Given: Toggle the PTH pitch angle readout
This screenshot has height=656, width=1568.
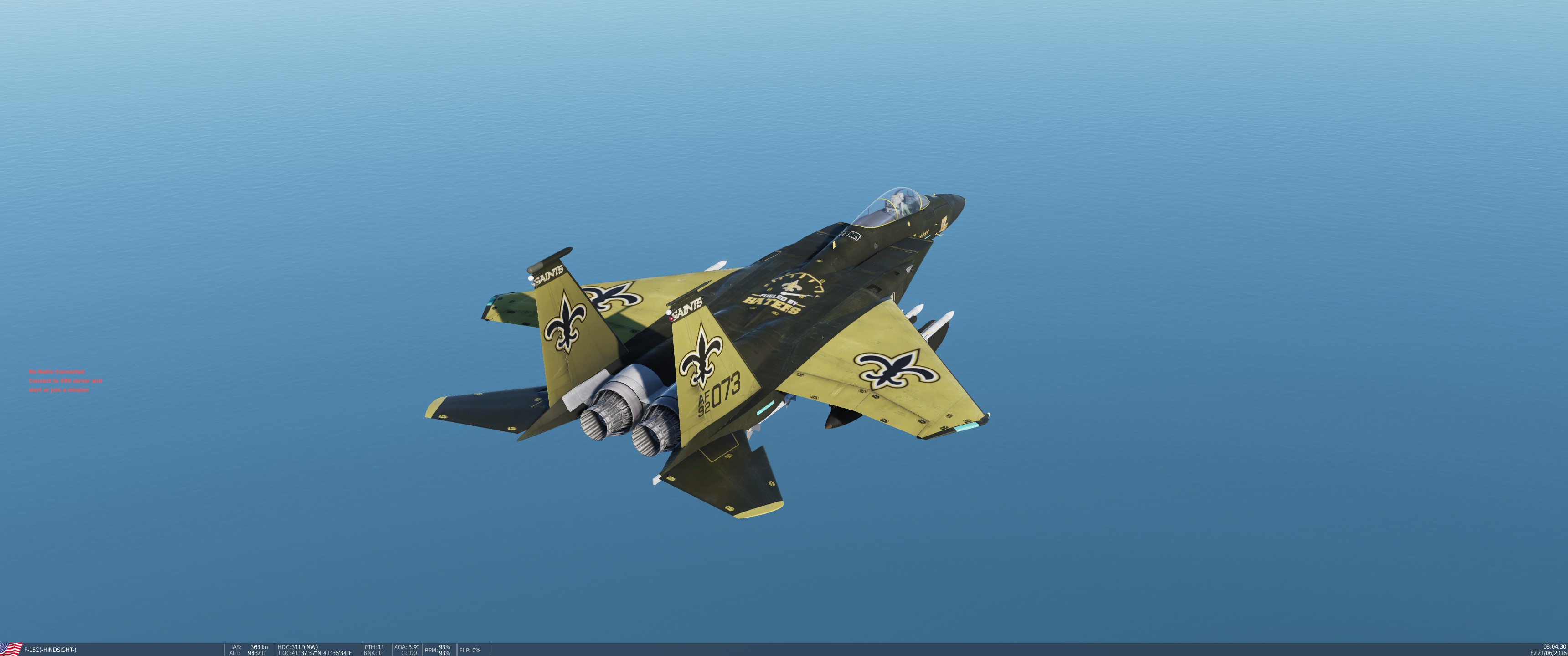Looking at the screenshot, I should [x=374, y=647].
